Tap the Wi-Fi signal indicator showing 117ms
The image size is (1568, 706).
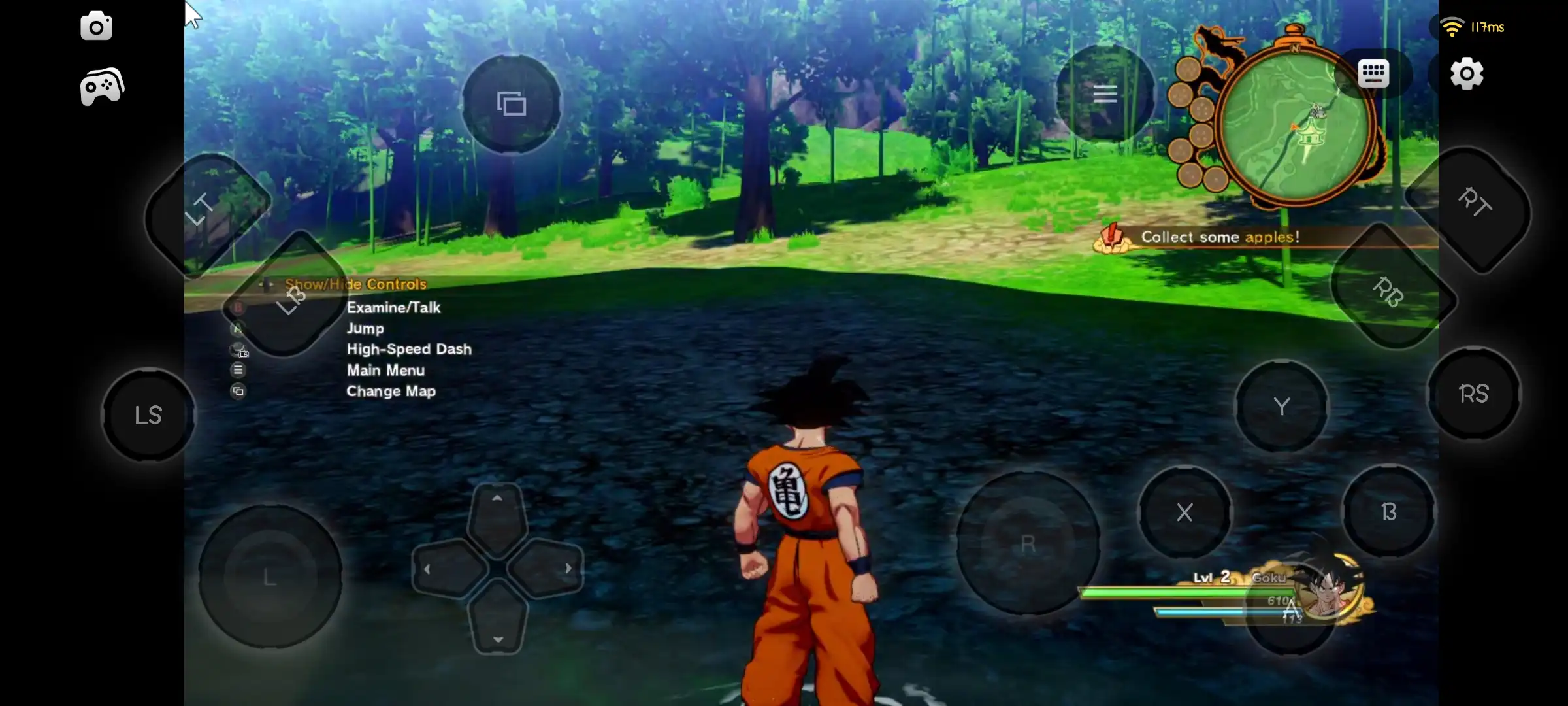click(x=1473, y=26)
